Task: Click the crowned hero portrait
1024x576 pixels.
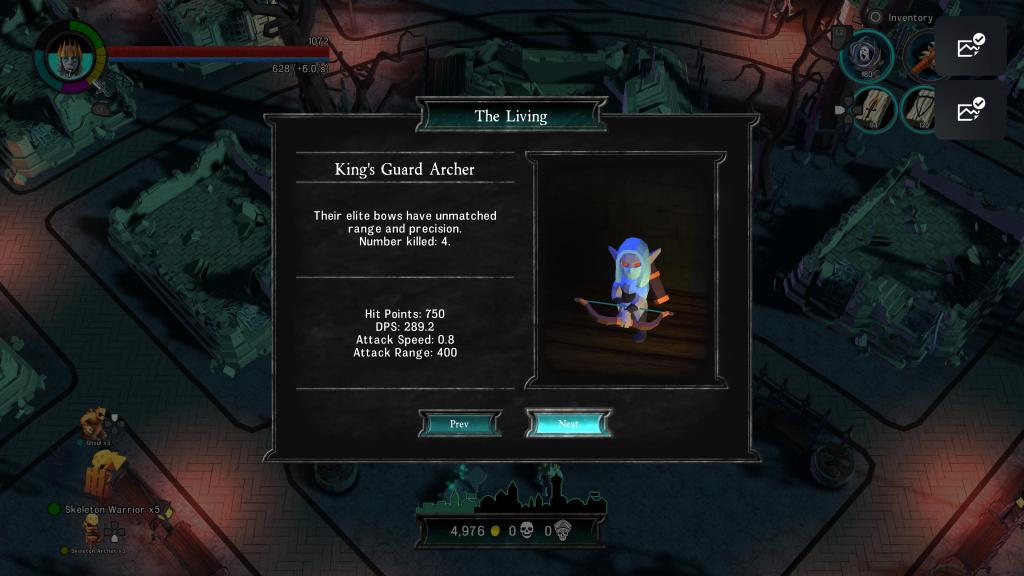Action: [69, 55]
